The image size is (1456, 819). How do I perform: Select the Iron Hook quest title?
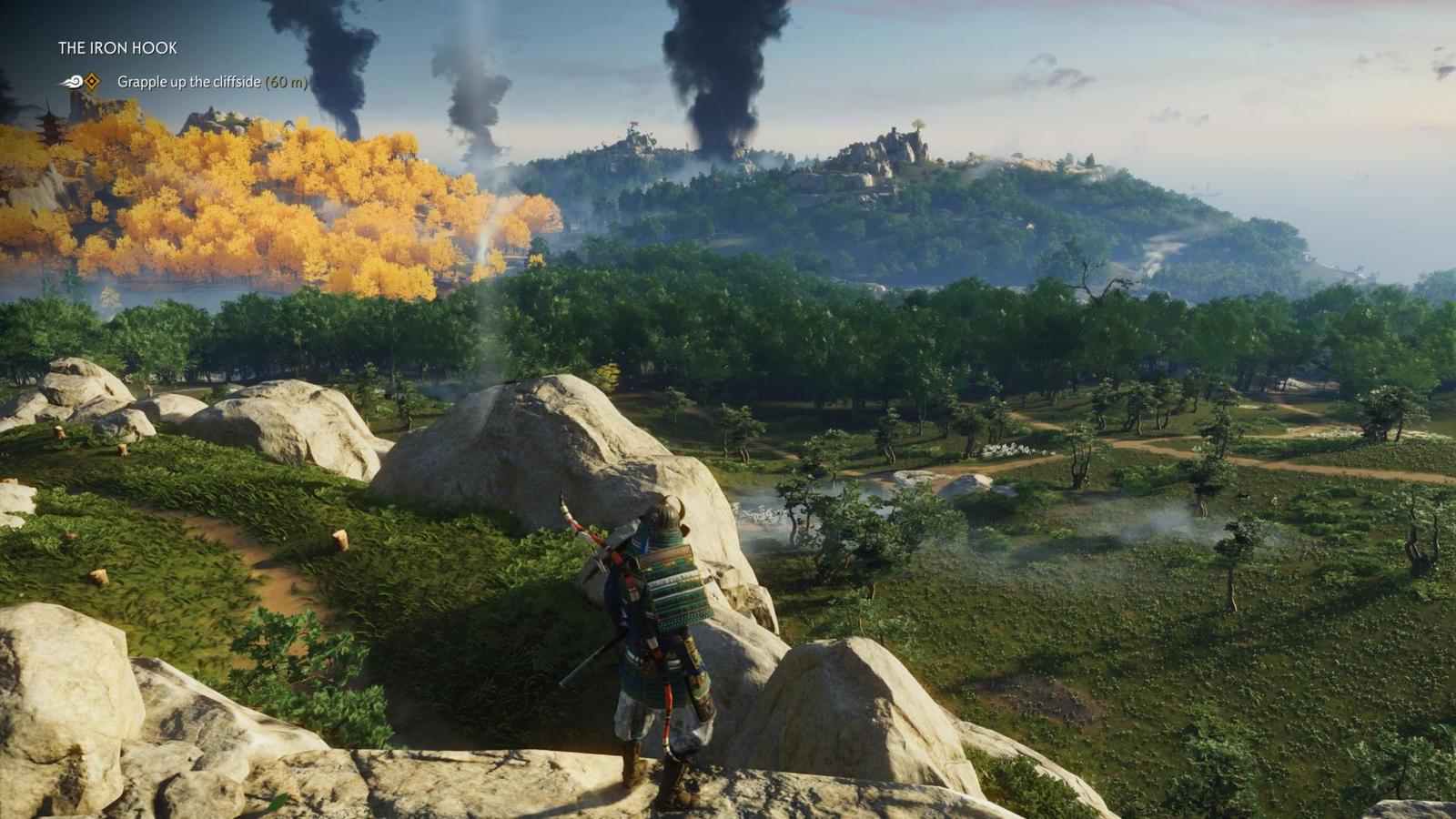(117, 48)
